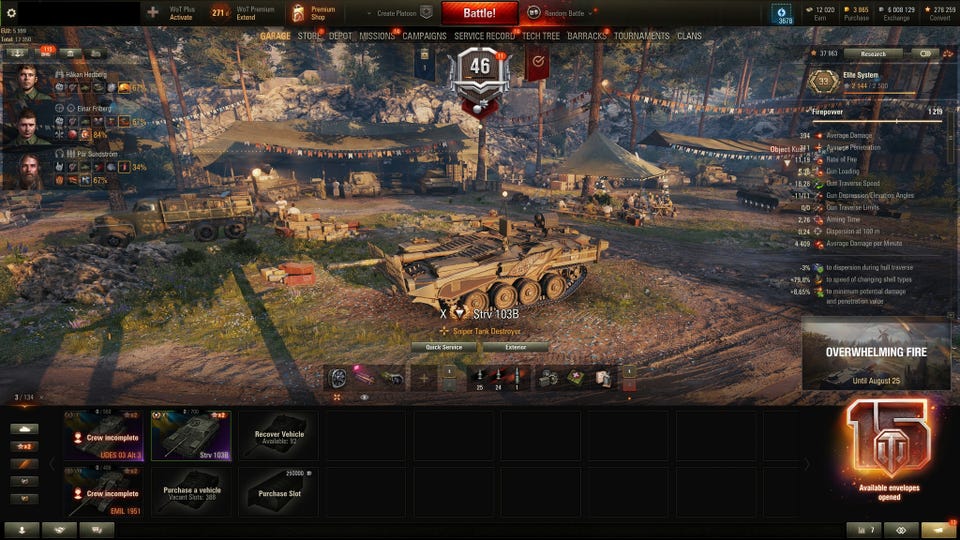Click the settings gear icon
Screen dimensions: 960x540
(x=11, y=13)
